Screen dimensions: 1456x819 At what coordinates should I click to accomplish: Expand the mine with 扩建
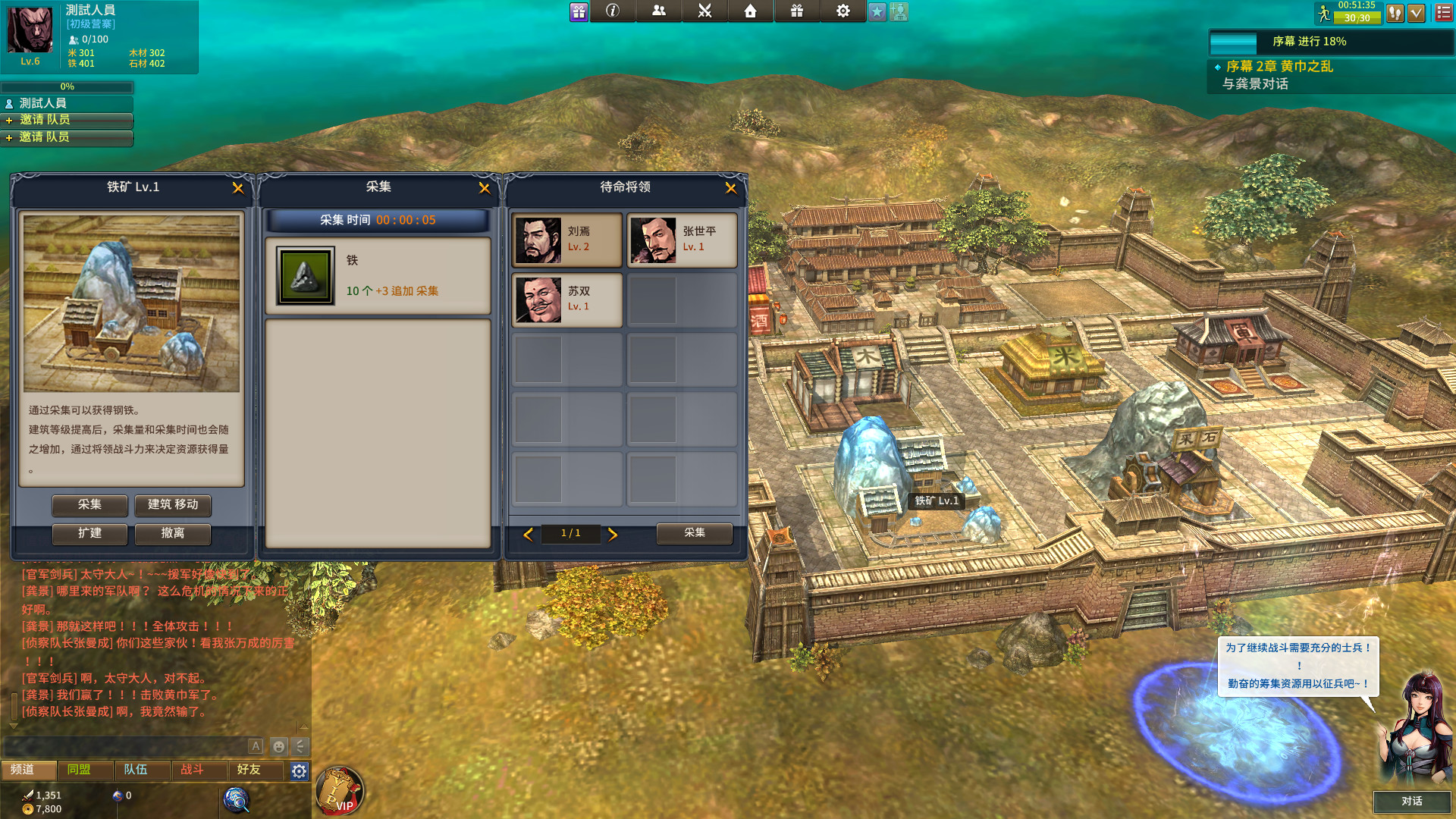click(x=89, y=534)
